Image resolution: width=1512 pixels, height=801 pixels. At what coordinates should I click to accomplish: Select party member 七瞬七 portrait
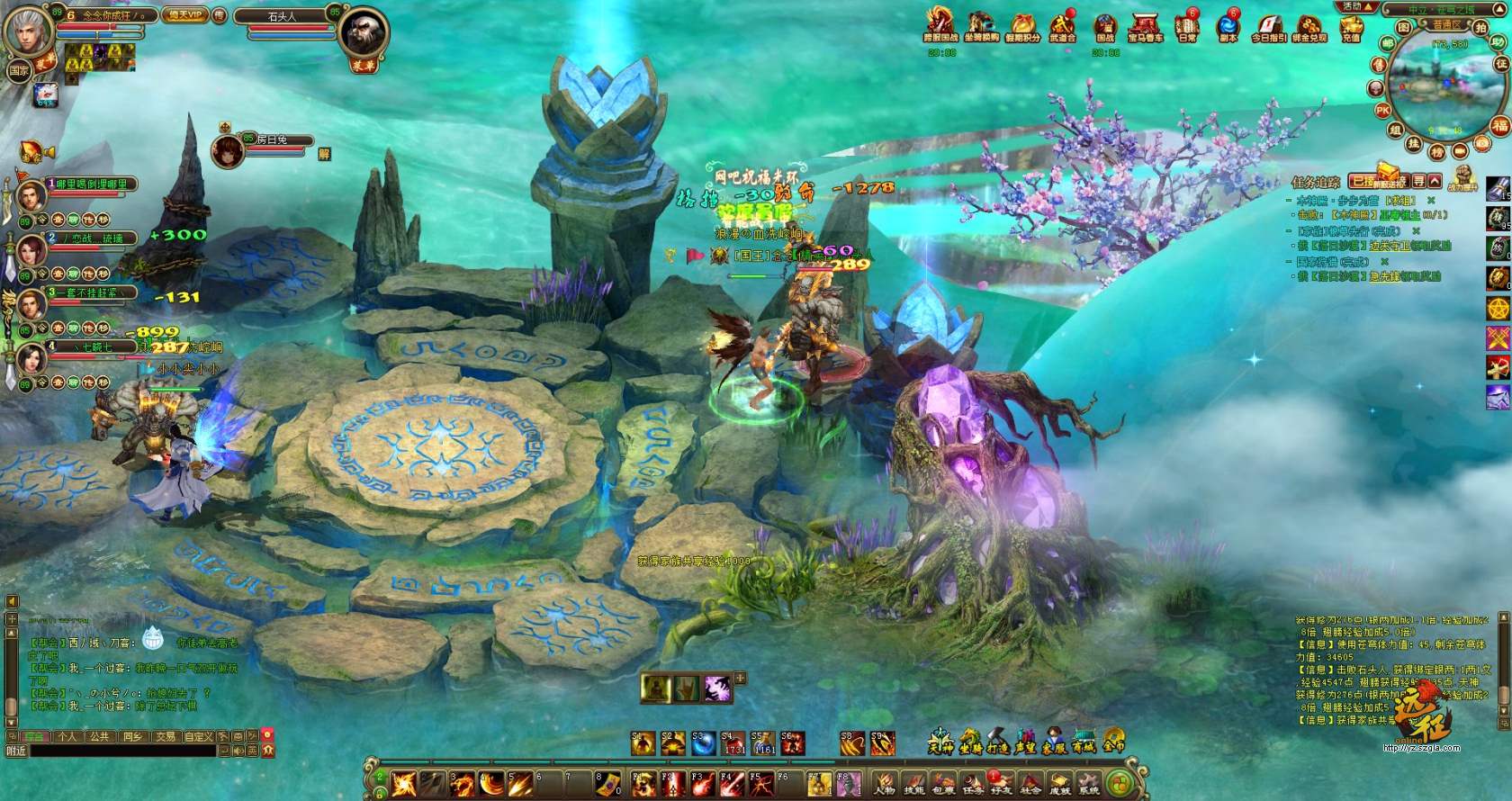coord(31,356)
